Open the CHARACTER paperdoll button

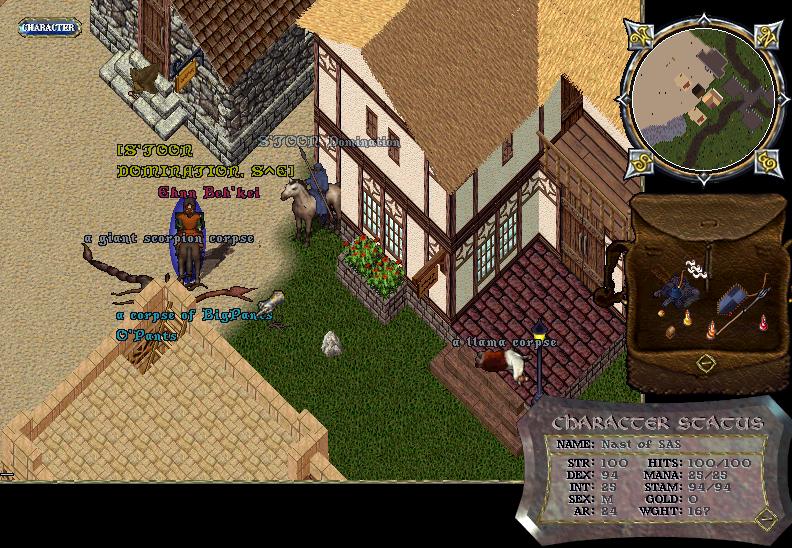pos(48,27)
